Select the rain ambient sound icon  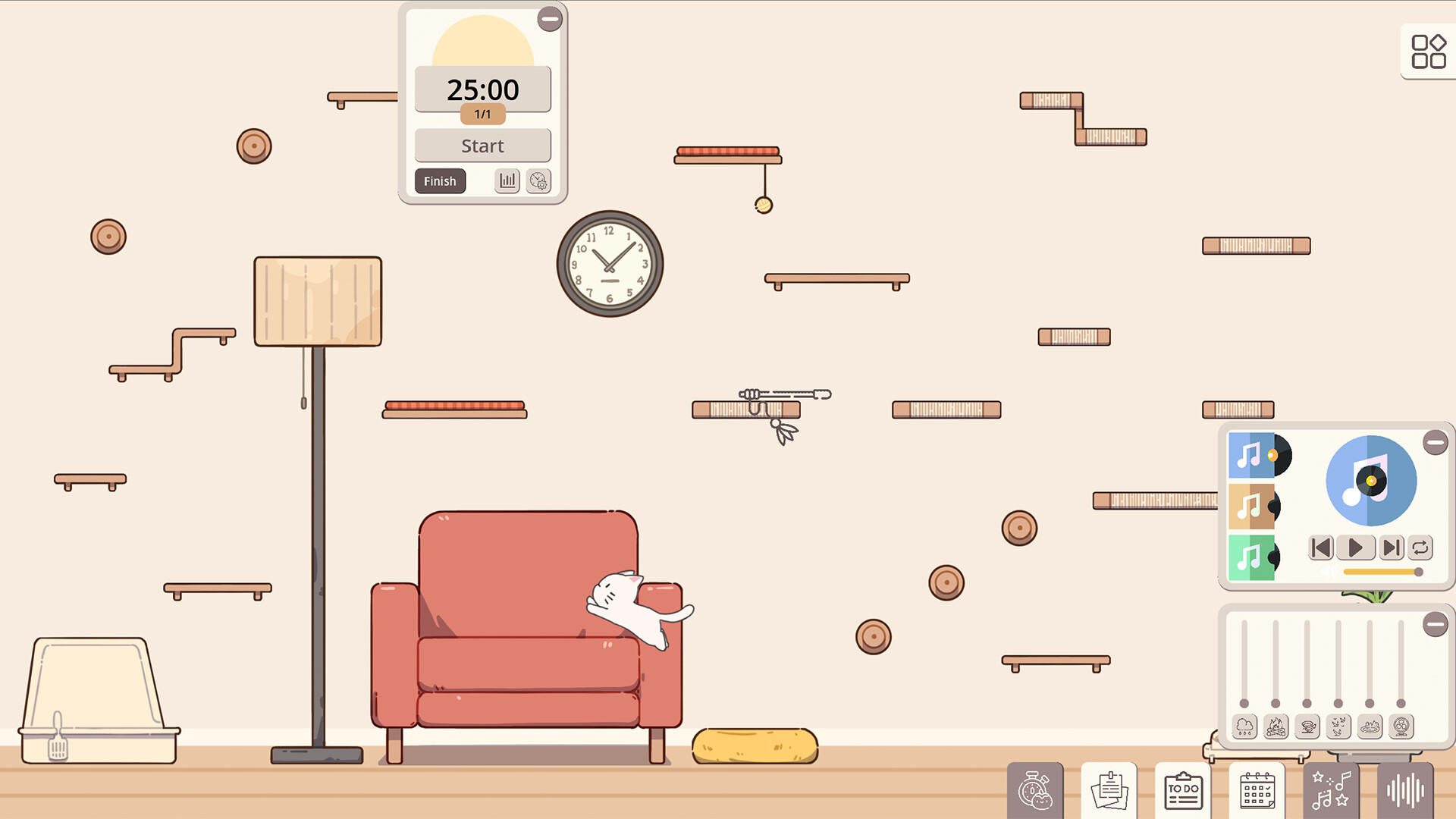coord(1243,726)
